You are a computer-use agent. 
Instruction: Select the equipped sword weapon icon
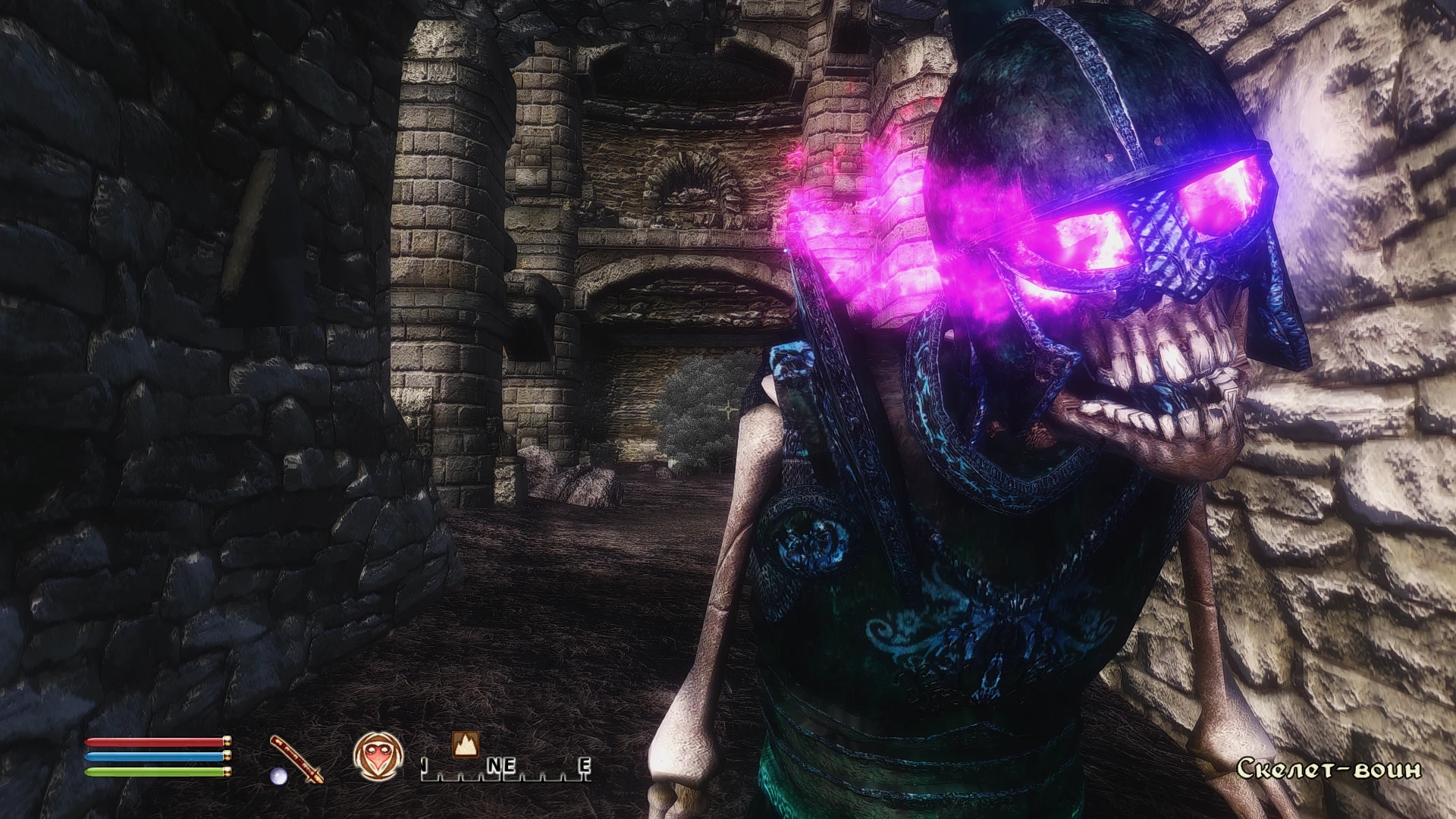coord(297,758)
